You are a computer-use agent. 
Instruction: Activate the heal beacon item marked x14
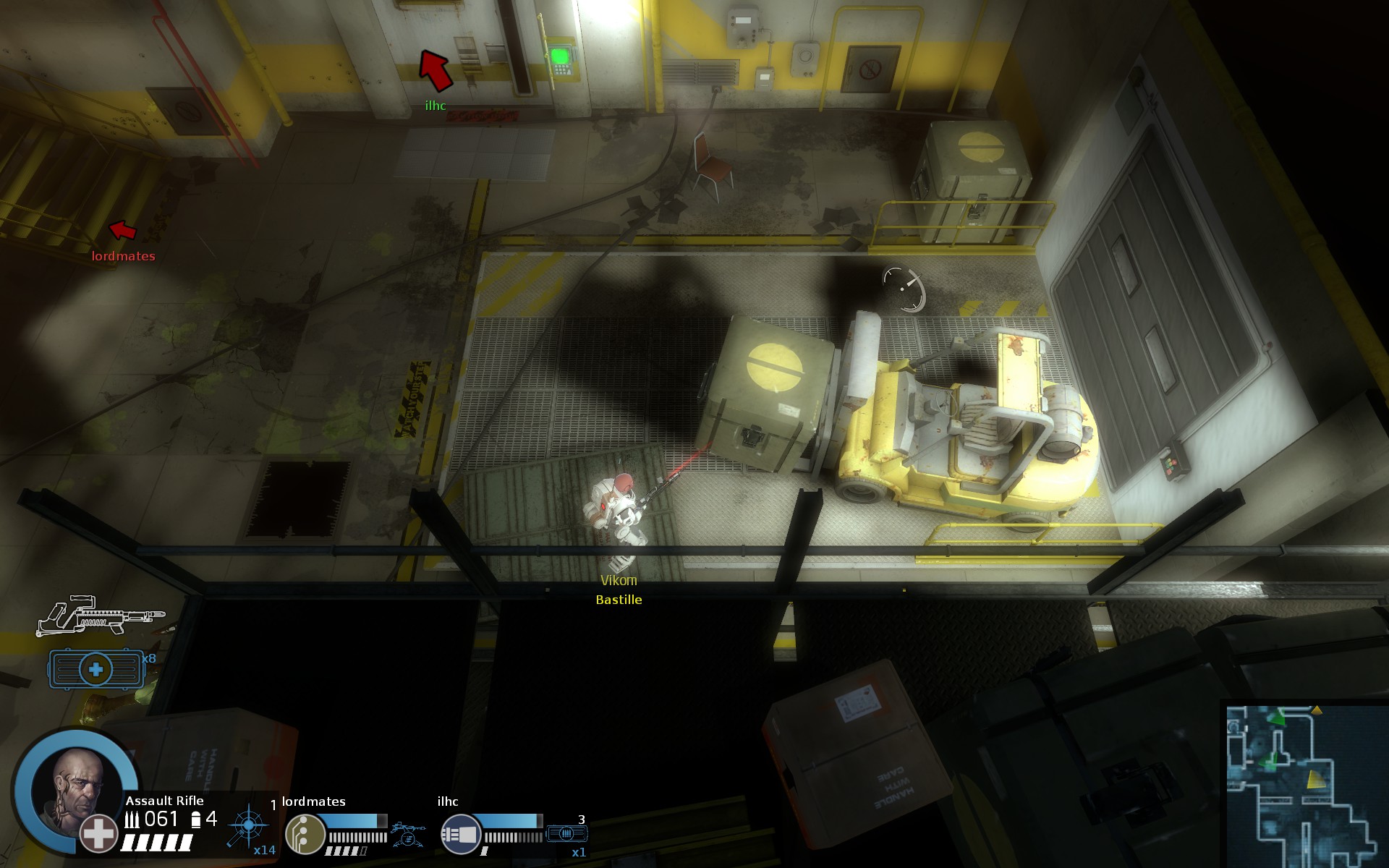247,825
